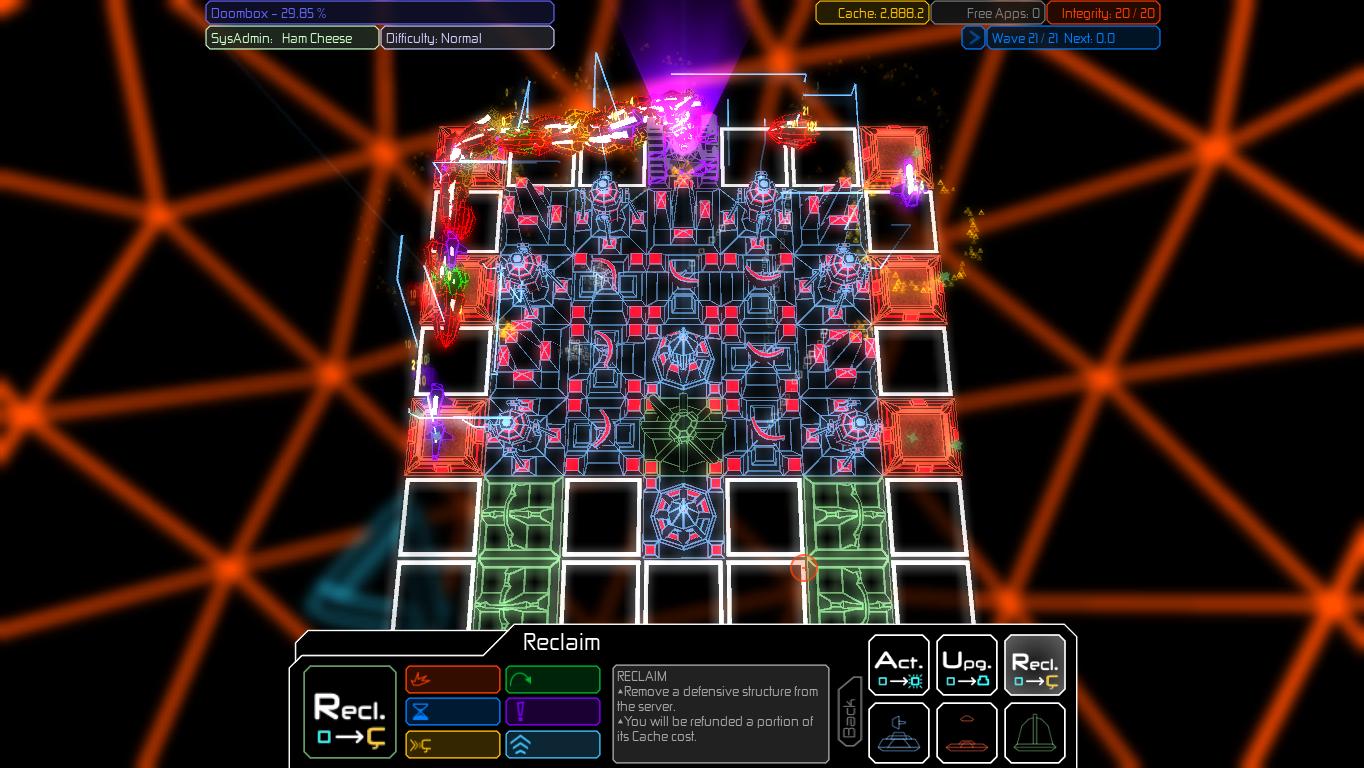This screenshot has width=1364, height=768.
Task: Click the red flame ability icon
Action: click(452, 679)
